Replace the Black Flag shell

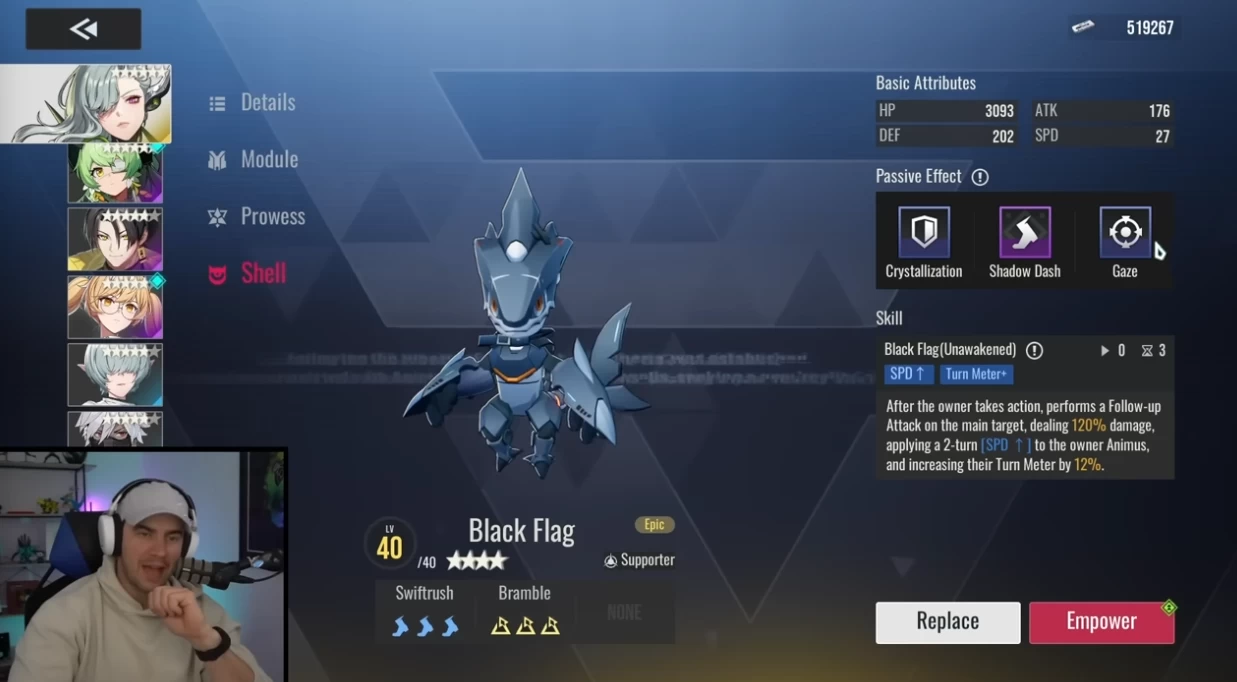(x=948, y=622)
